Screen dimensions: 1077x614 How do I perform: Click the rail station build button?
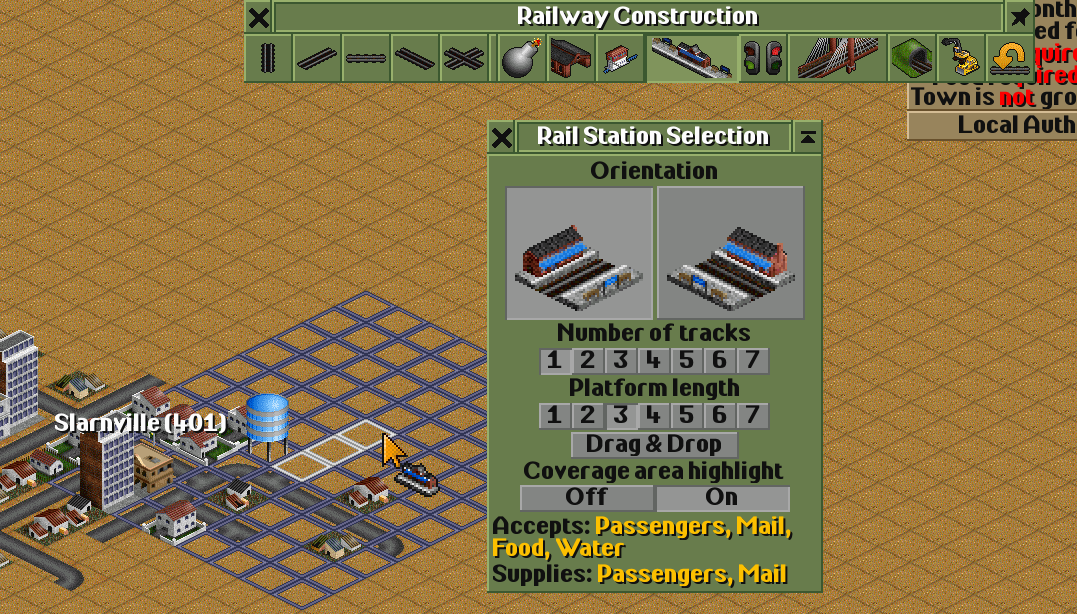pos(692,59)
